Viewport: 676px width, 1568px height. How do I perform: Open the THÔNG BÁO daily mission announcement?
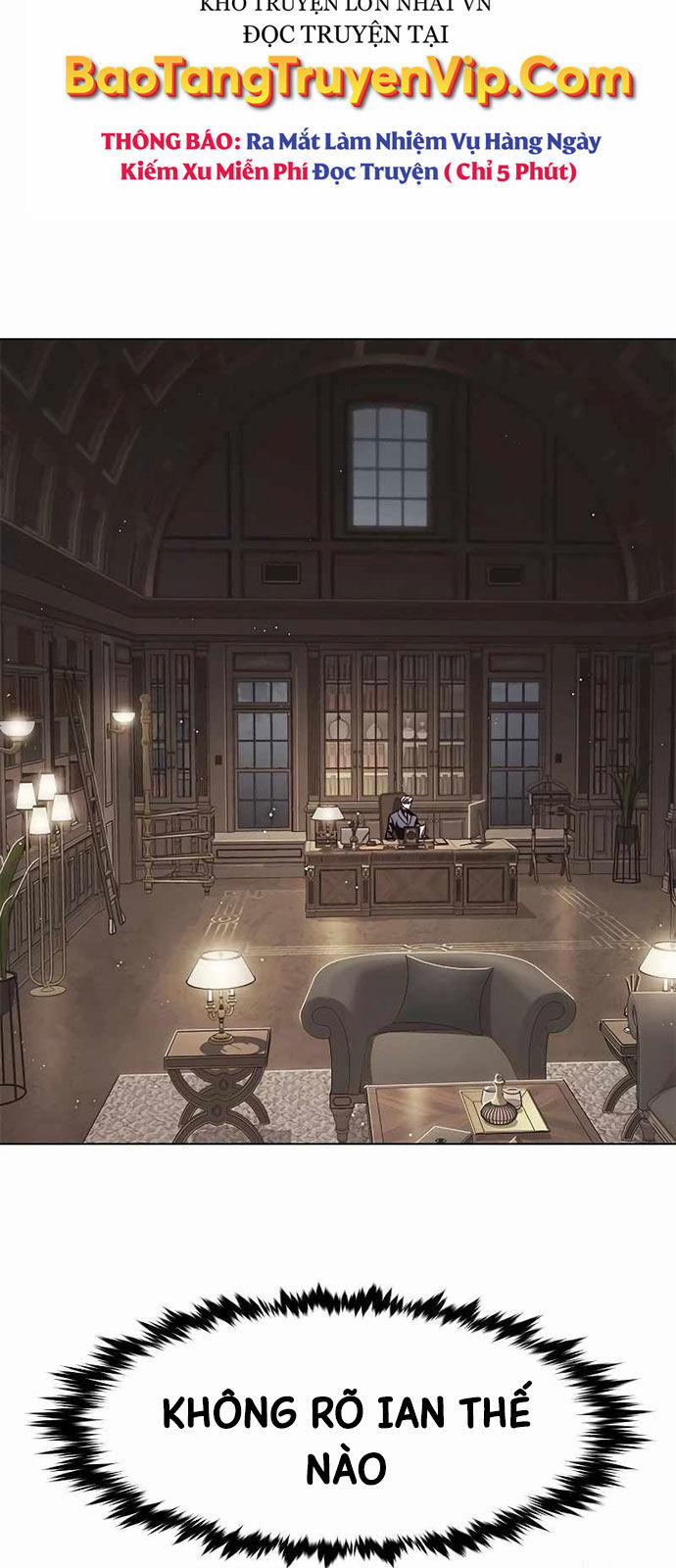pyautogui.click(x=350, y=156)
